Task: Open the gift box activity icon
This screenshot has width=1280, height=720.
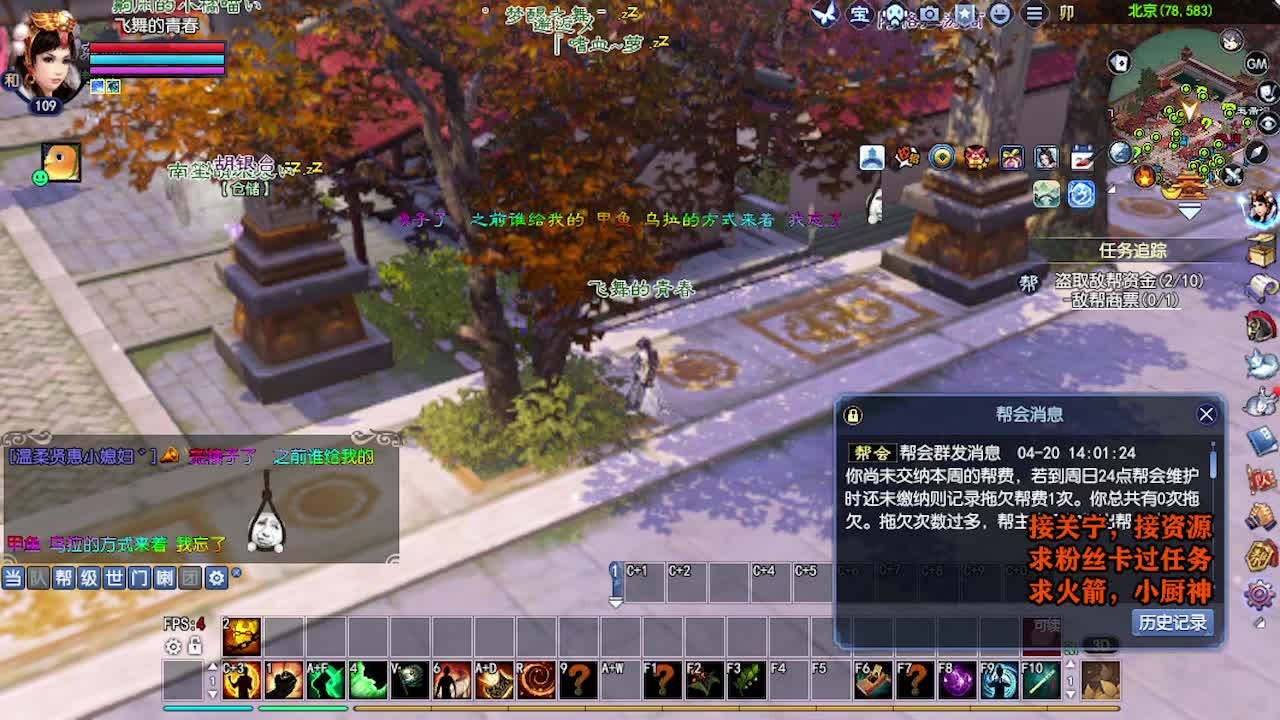Action: (1010, 157)
